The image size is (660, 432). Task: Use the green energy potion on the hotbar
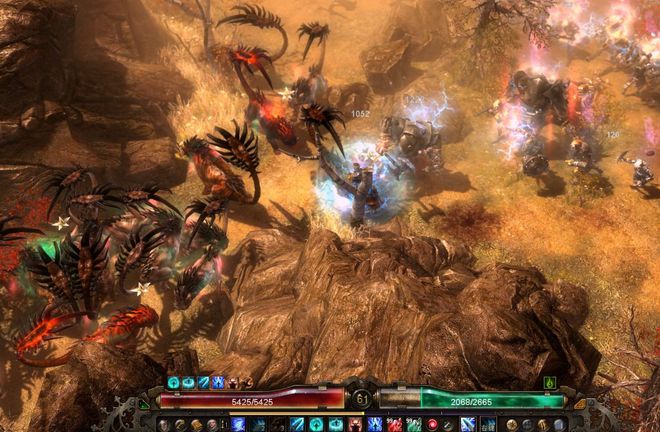pyautogui.click(x=414, y=424)
